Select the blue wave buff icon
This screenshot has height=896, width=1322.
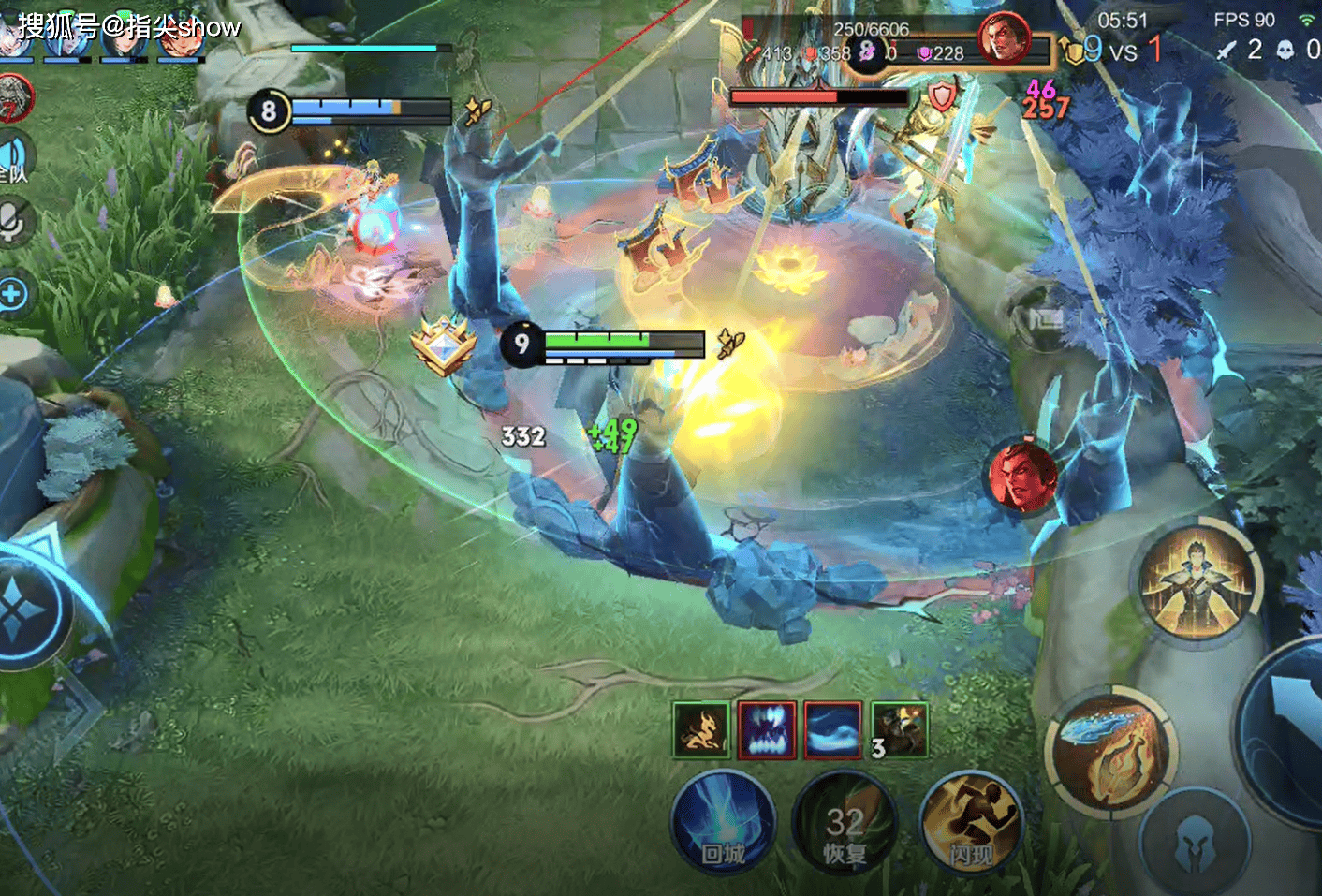point(832,729)
